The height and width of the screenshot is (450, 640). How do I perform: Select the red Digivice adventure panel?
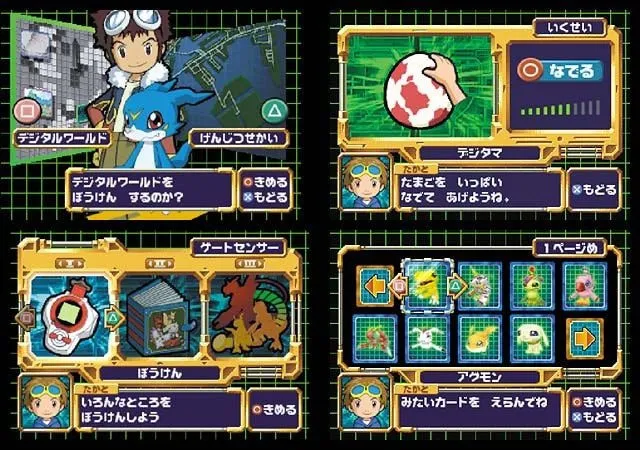click(x=69, y=316)
